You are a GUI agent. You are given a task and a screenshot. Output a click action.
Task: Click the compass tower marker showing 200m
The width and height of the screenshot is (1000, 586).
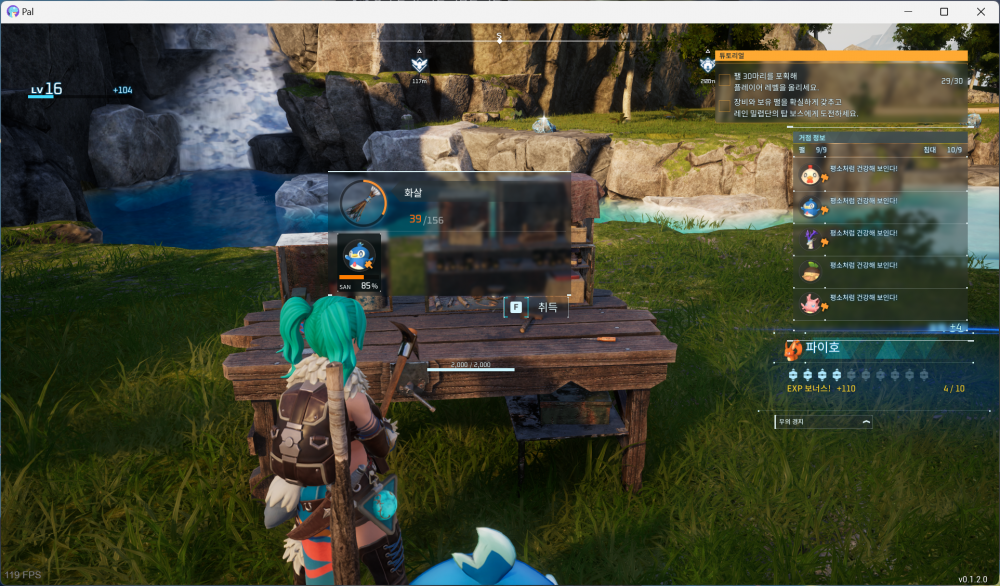coord(708,64)
